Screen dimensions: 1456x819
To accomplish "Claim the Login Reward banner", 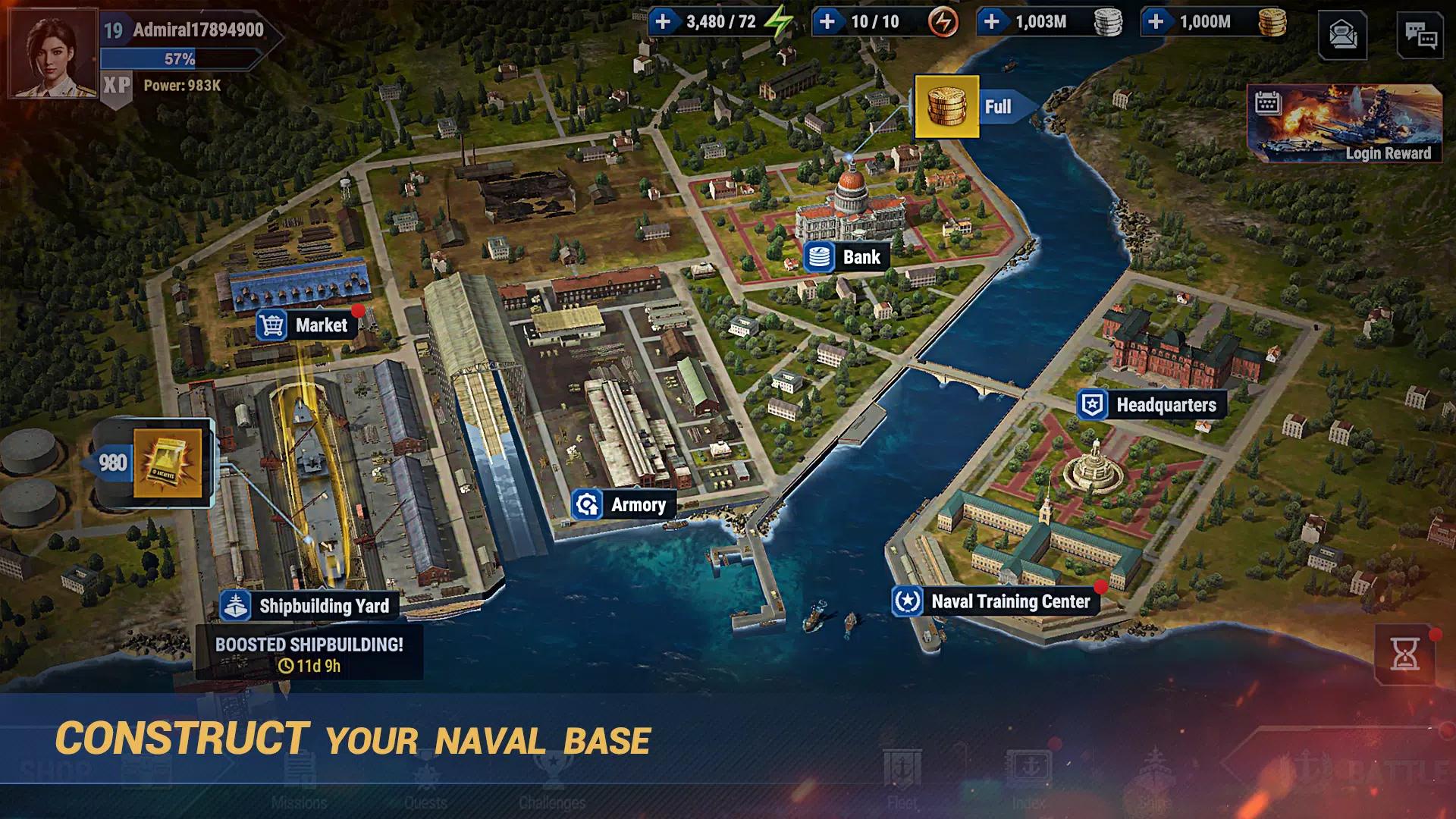I will click(x=1345, y=124).
